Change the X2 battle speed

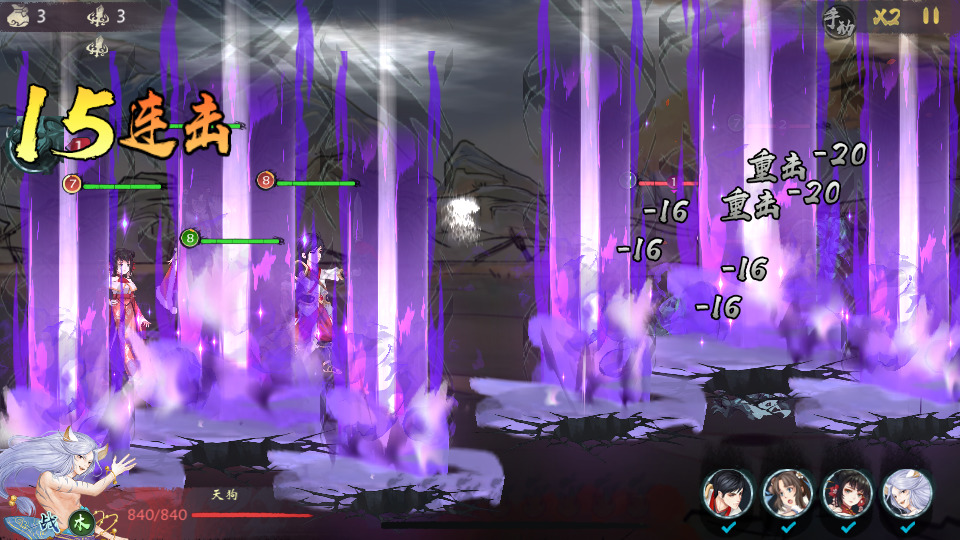click(x=886, y=17)
